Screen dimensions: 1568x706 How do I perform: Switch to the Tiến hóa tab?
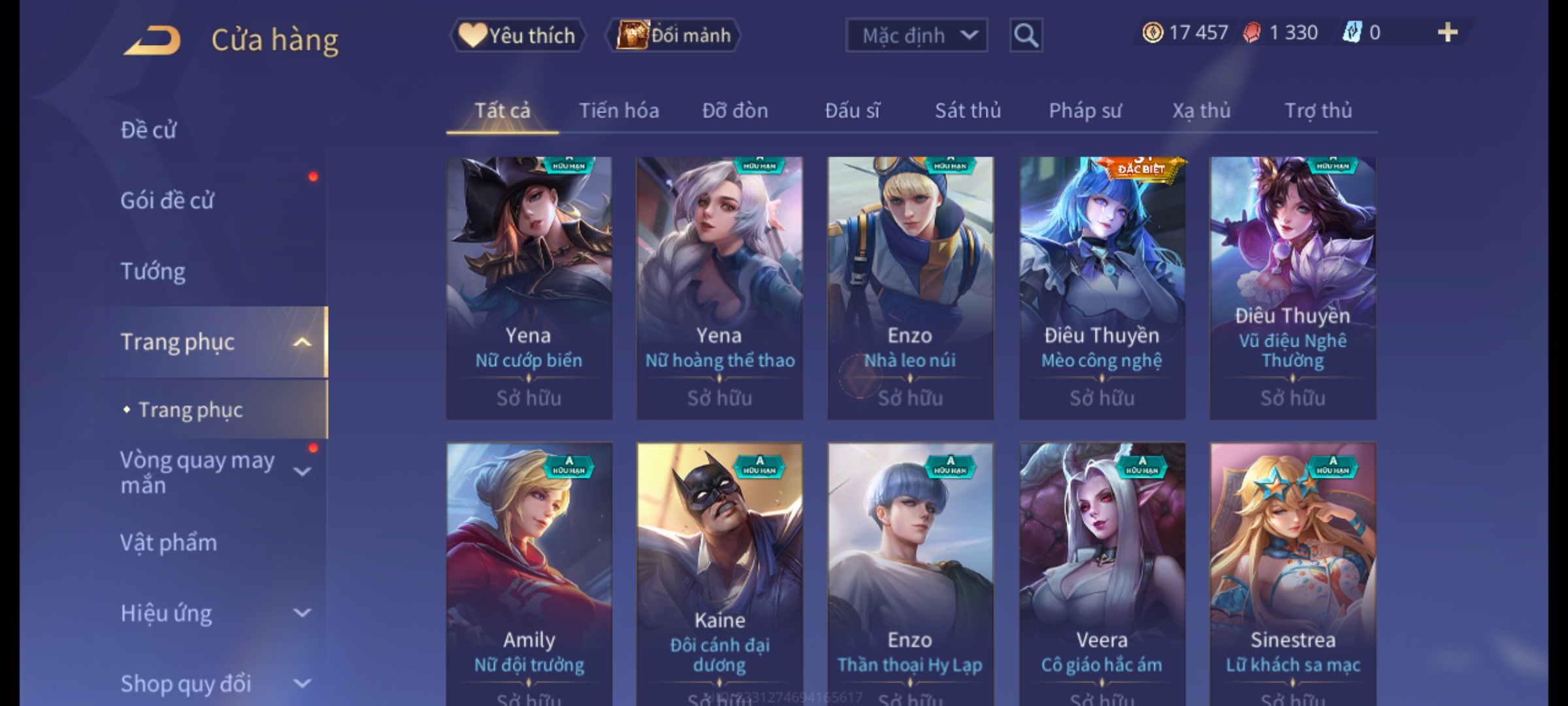tap(619, 110)
